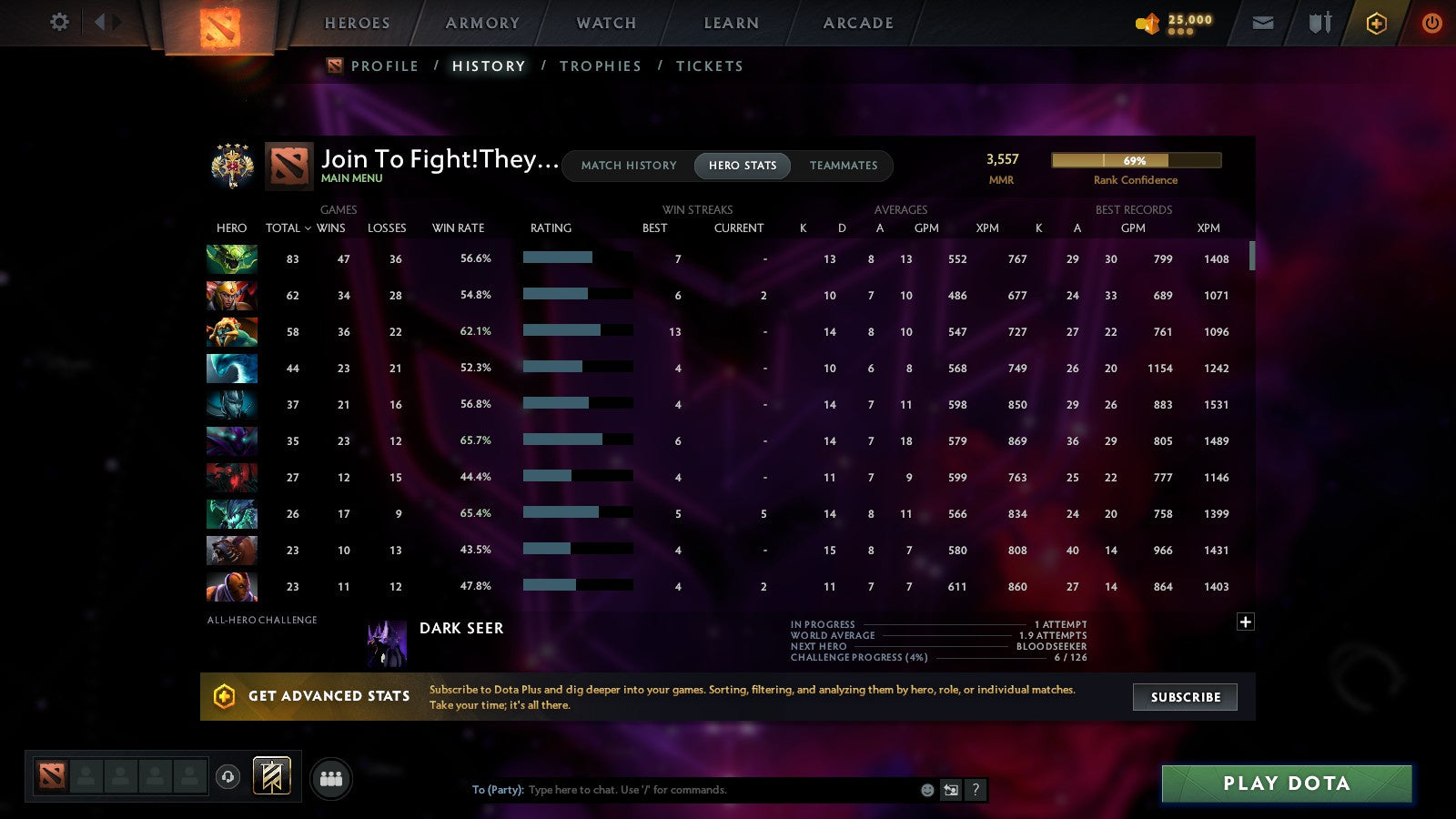Click the SUBSCRIBE button
Image resolution: width=1456 pixels, height=819 pixels.
1185,697
